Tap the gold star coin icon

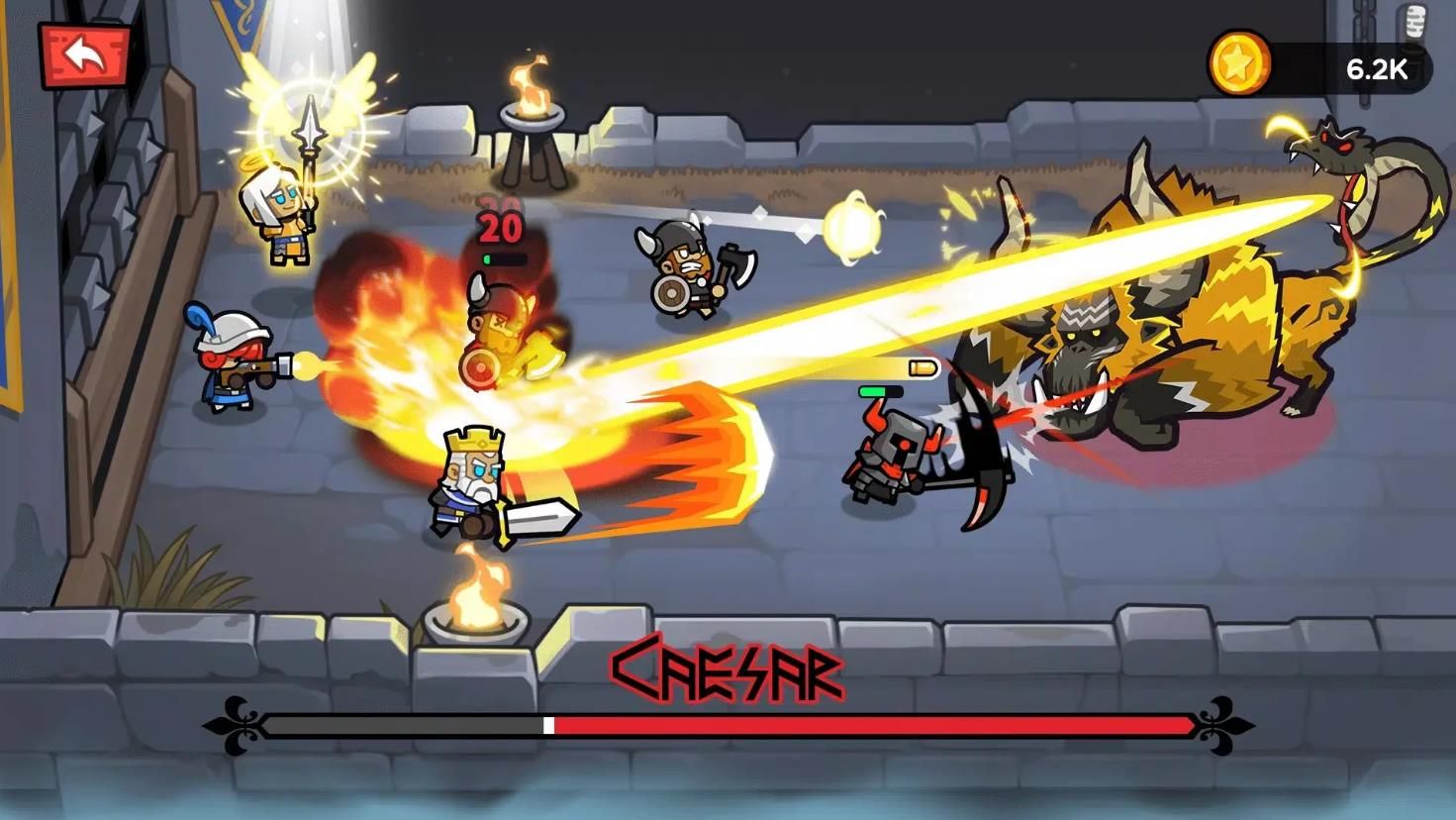(1238, 64)
